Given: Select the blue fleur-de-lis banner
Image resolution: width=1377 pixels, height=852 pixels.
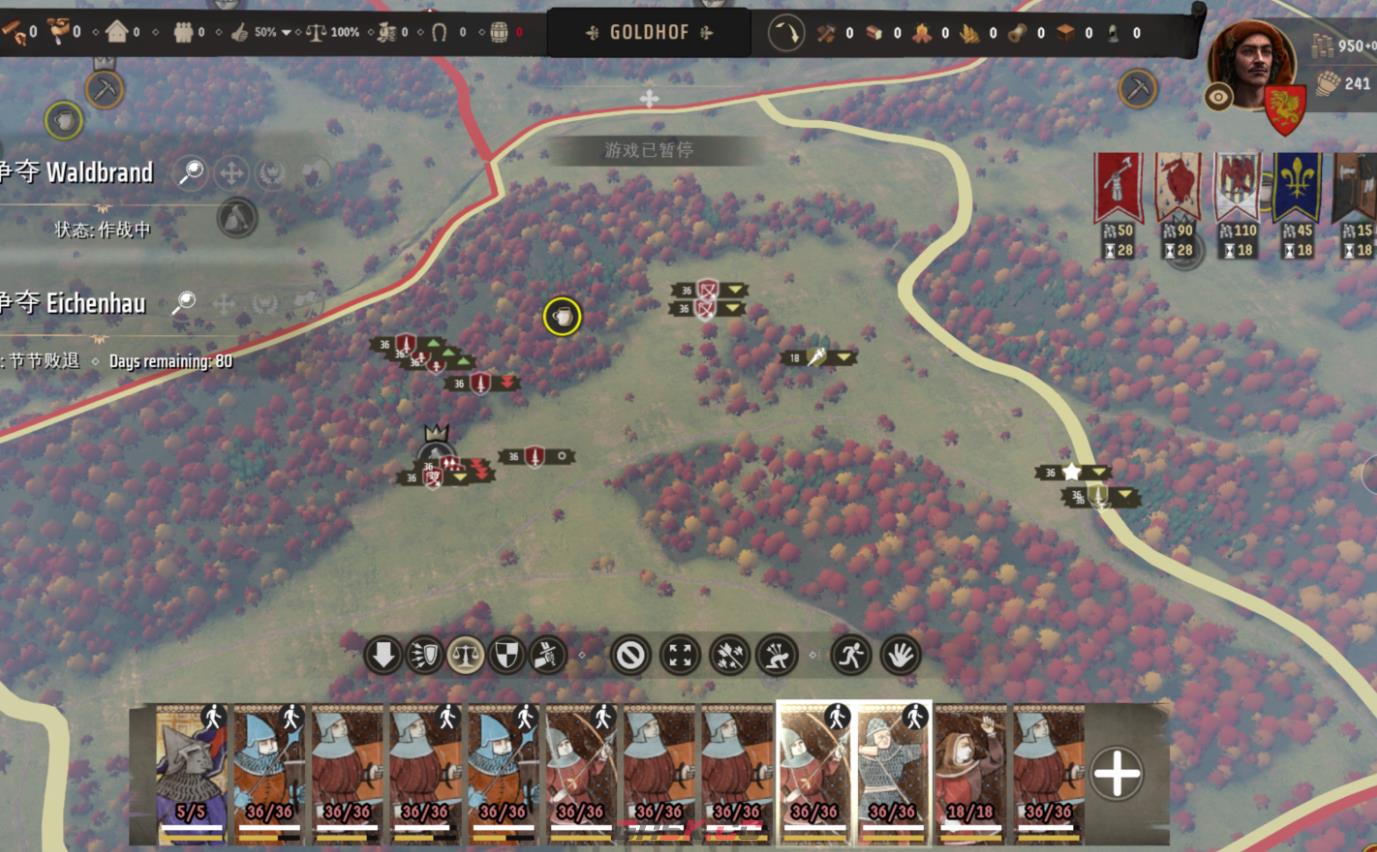Looking at the screenshot, I should pos(1296,188).
